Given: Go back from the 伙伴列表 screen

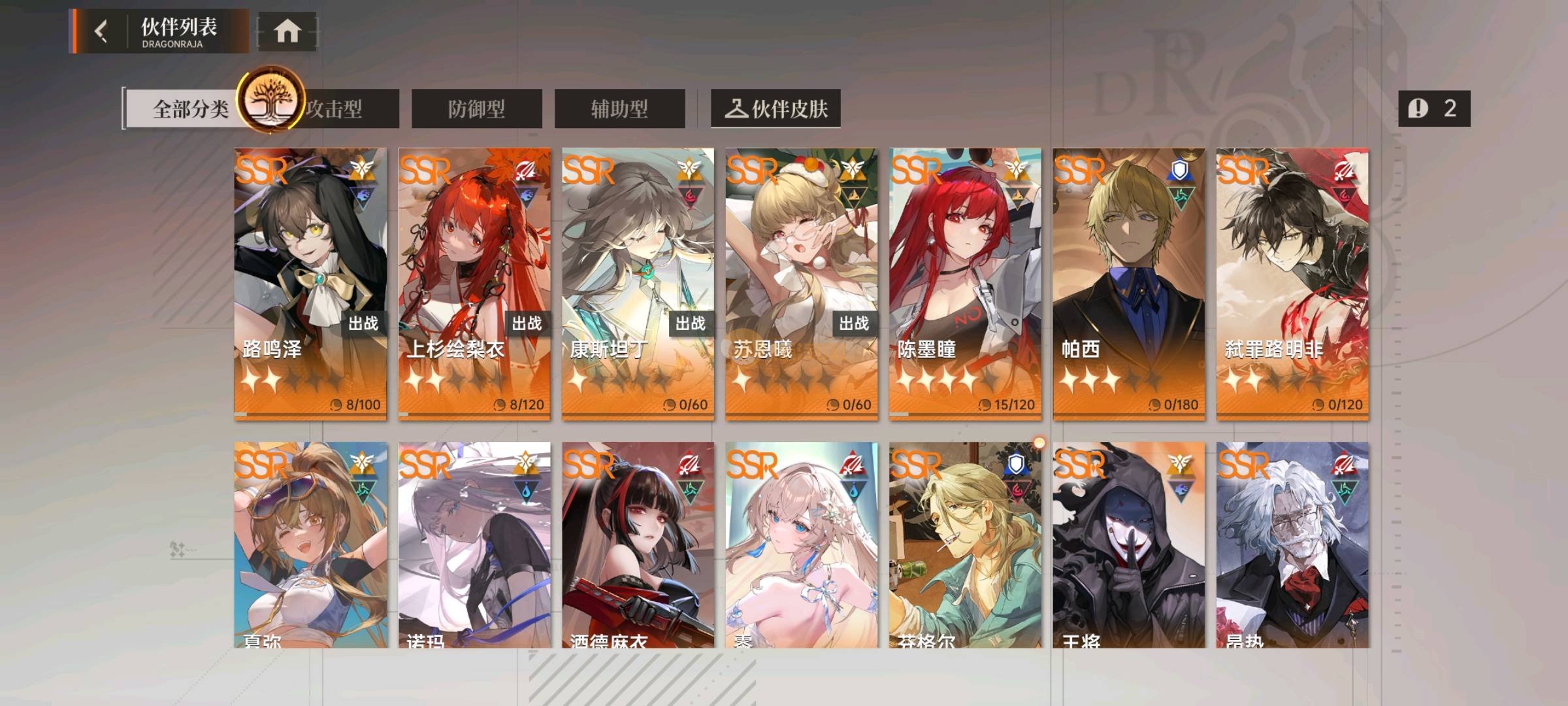Looking at the screenshot, I should (x=101, y=31).
